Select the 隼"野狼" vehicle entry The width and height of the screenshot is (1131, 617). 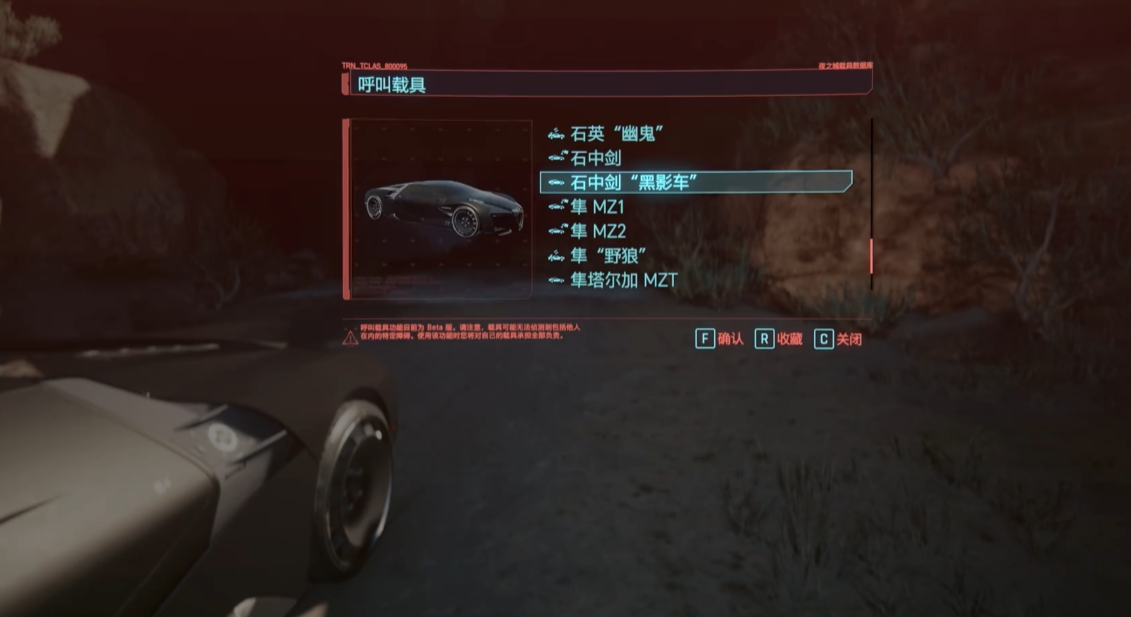point(609,256)
